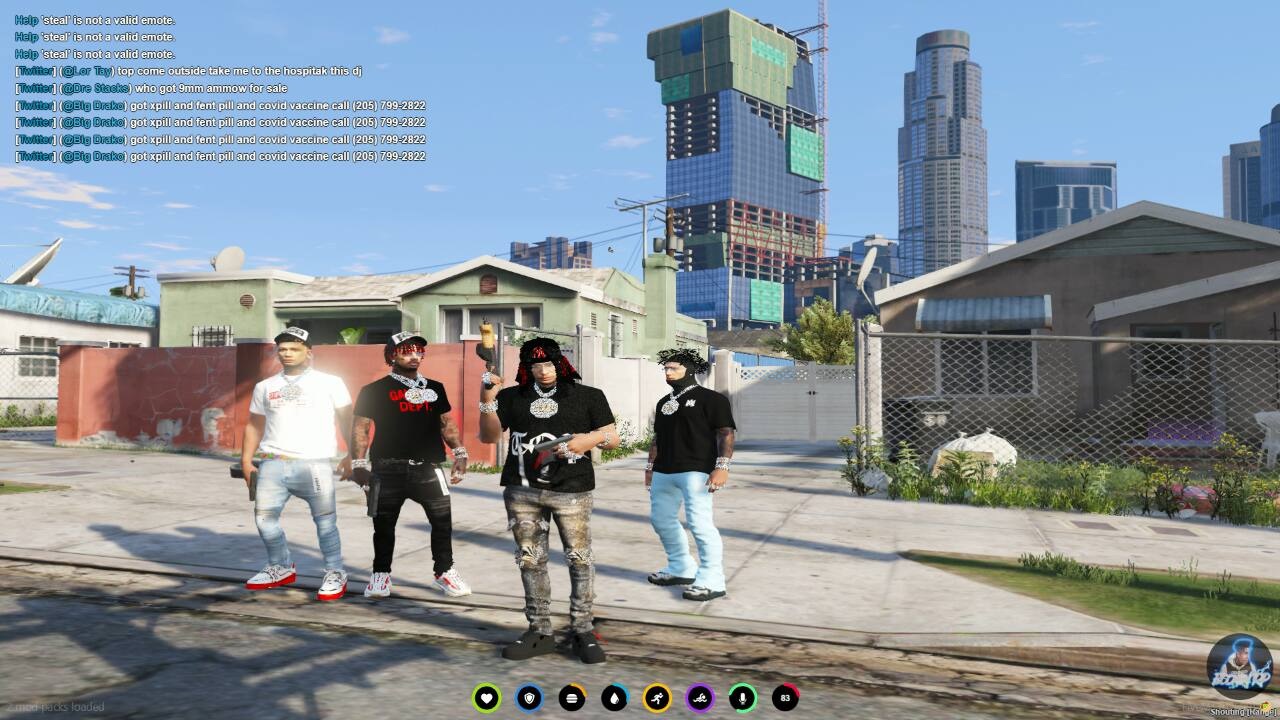The width and height of the screenshot is (1280, 720).
Task: Select the water drop thirst icon
Action: click(x=614, y=698)
